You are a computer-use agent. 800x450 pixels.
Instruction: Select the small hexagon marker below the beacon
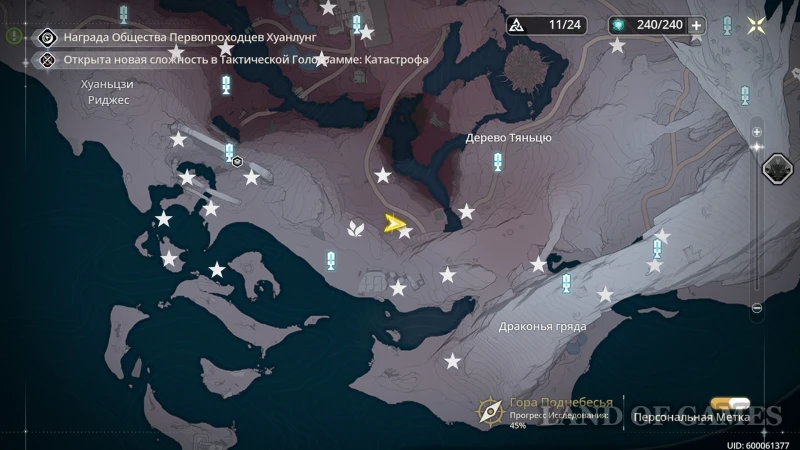tap(238, 160)
